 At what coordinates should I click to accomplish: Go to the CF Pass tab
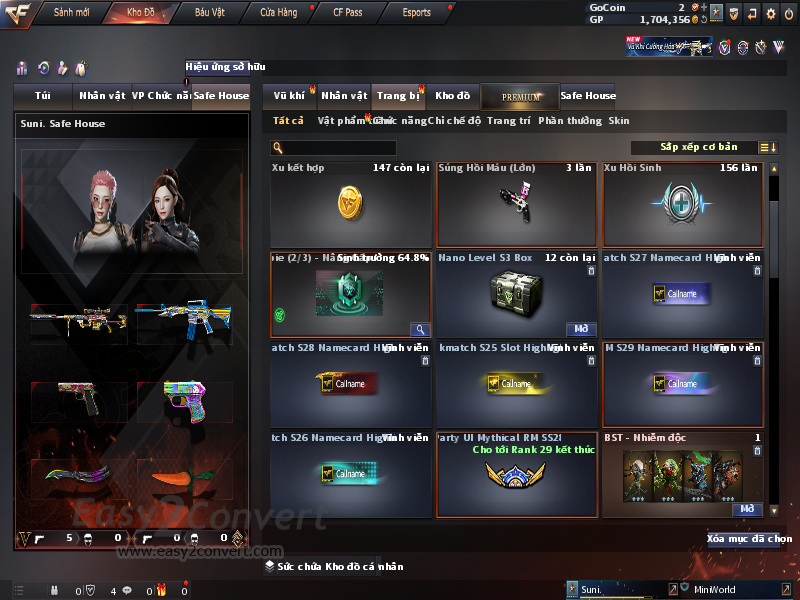click(347, 13)
